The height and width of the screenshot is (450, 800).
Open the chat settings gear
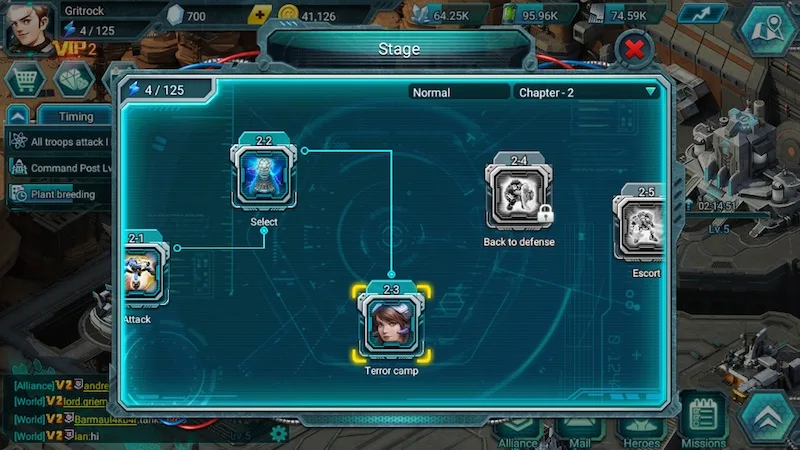click(279, 434)
